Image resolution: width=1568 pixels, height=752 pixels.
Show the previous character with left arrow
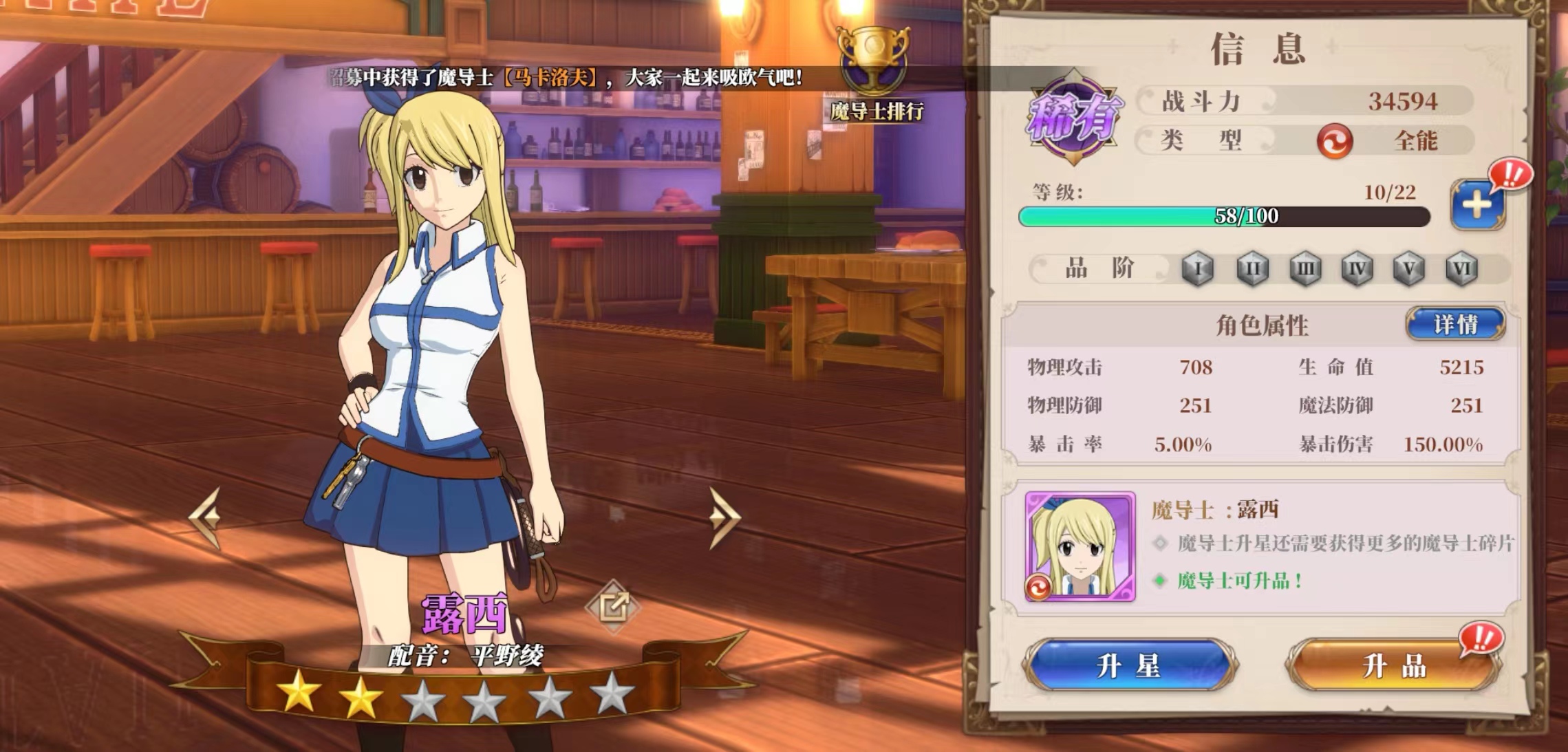[206, 517]
